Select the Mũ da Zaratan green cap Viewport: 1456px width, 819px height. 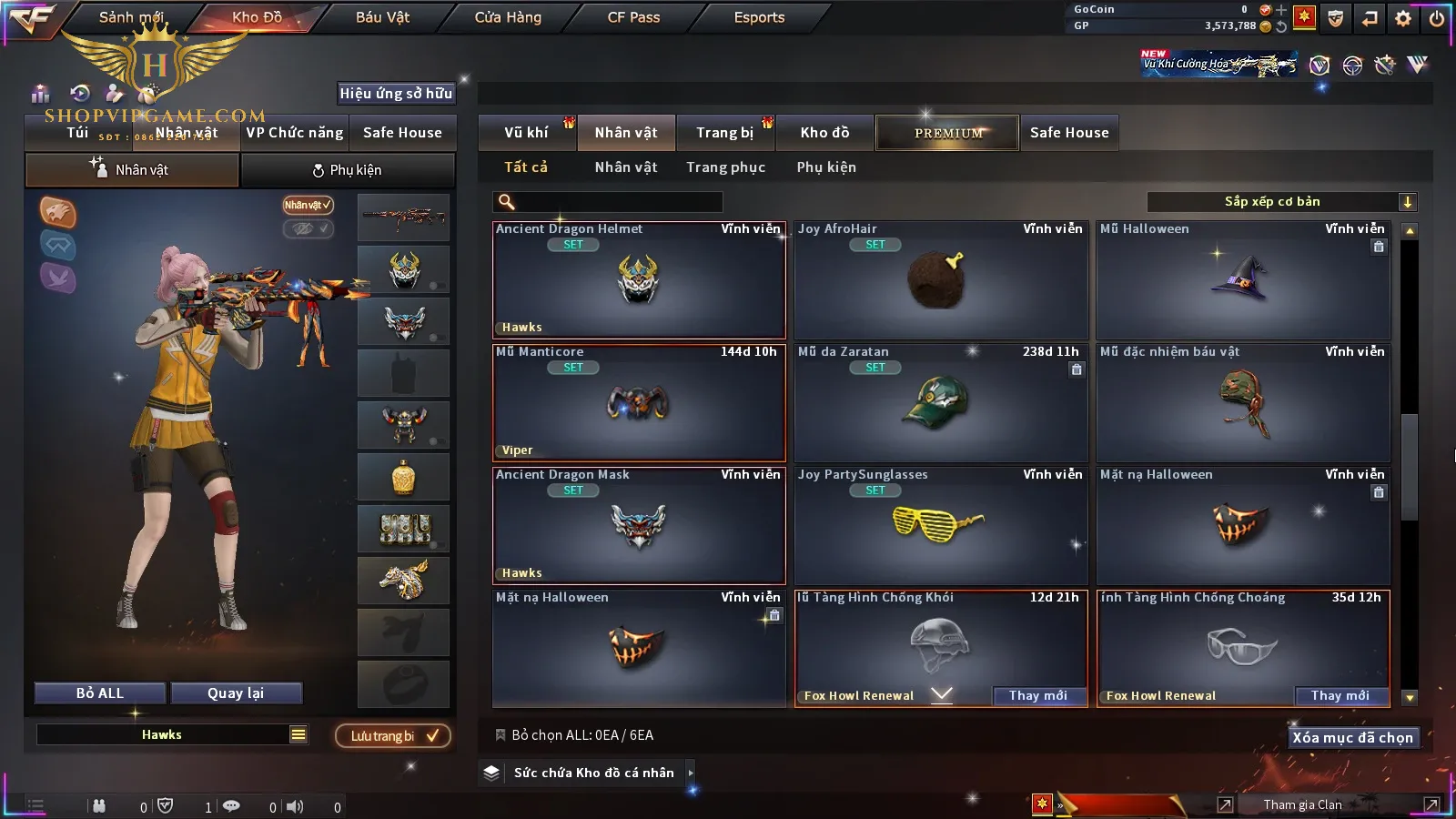tap(941, 403)
